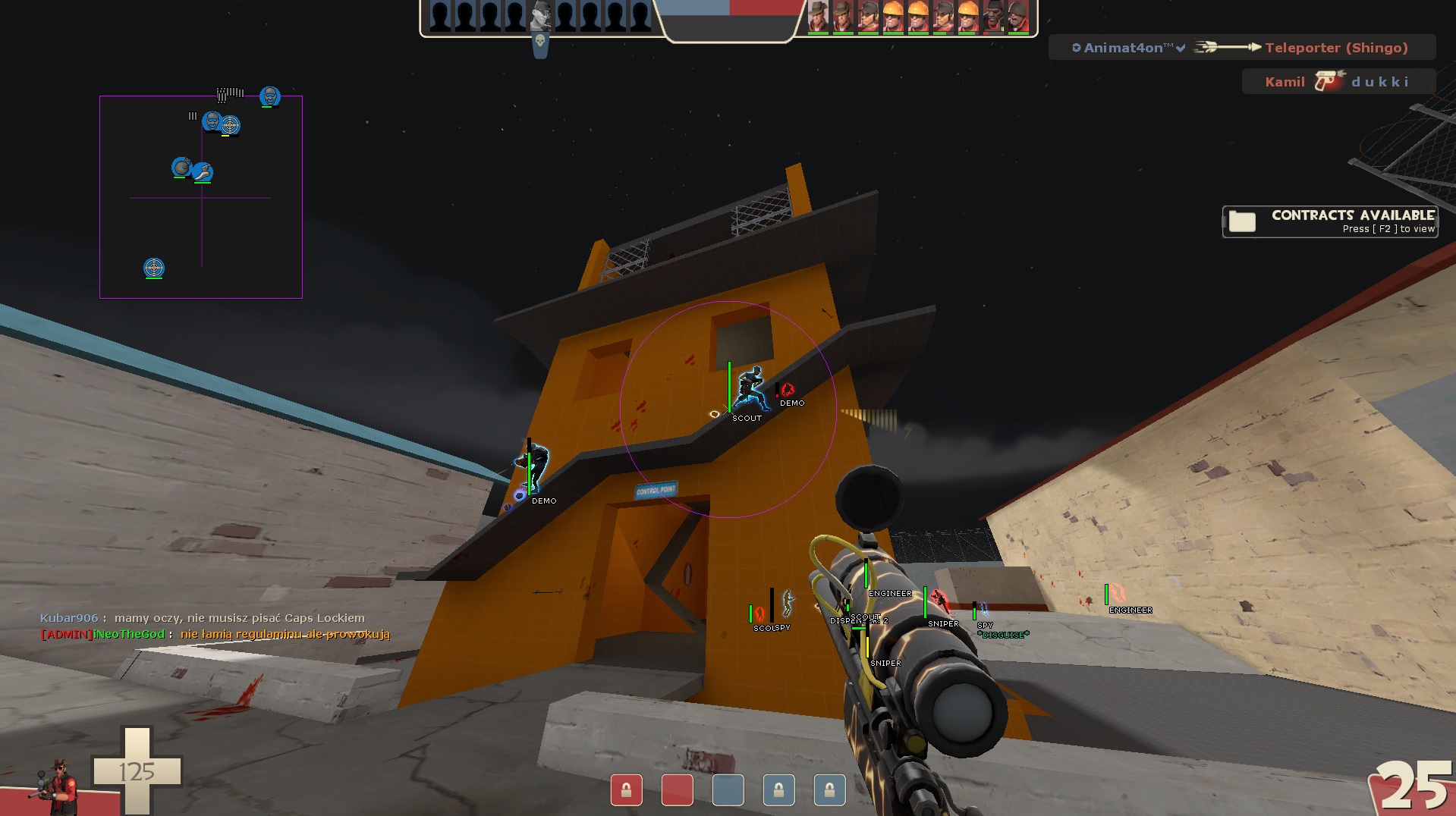Click the radar minimap panel
The height and width of the screenshot is (816, 1456).
[201, 228]
